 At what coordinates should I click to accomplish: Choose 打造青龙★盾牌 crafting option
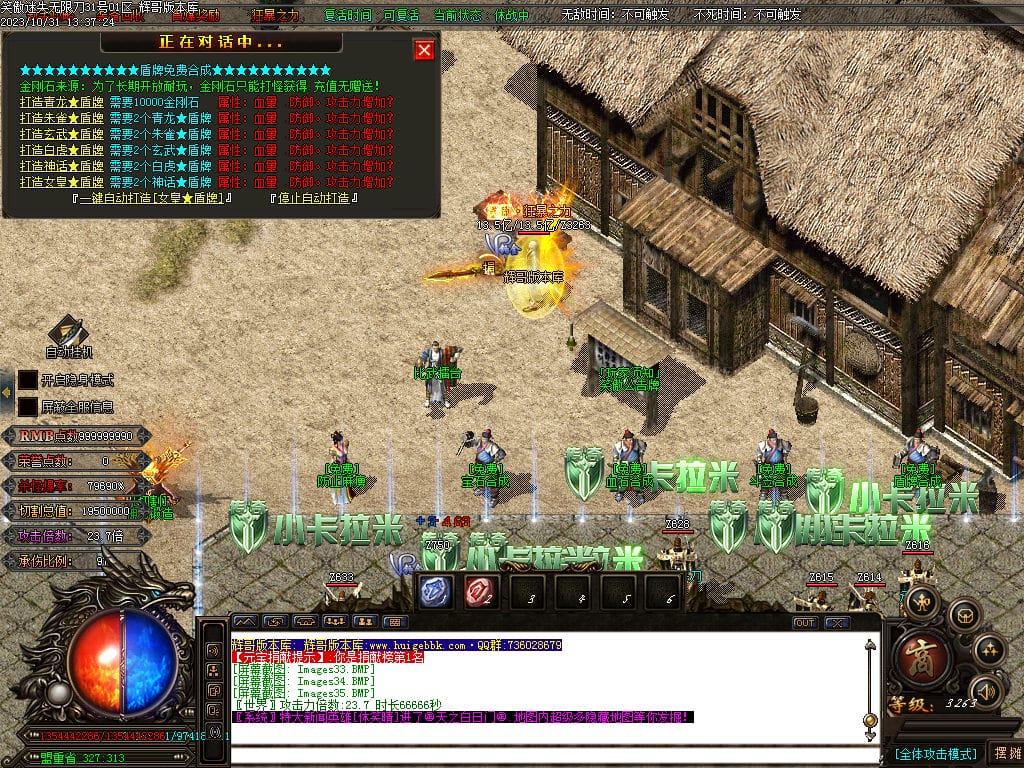(x=62, y=102)
